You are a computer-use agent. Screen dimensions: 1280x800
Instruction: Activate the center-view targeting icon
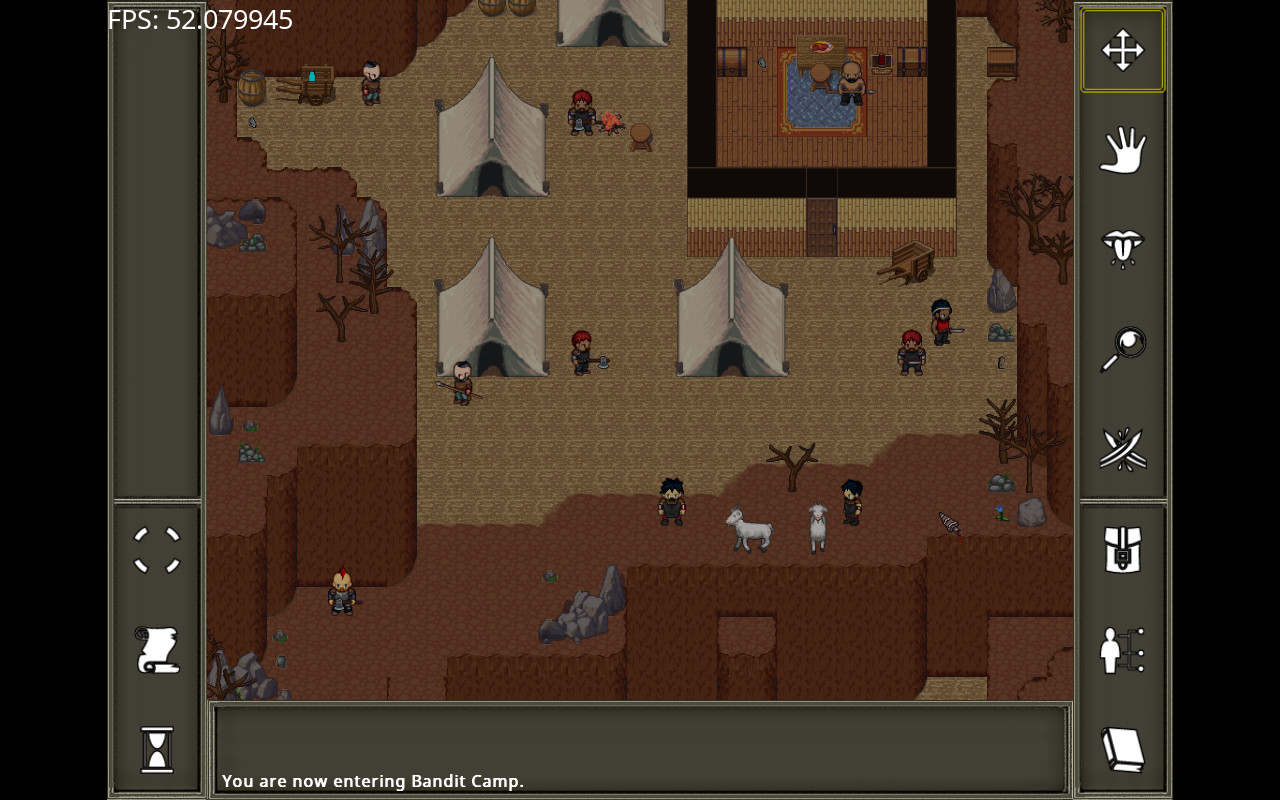pos(156,550)
